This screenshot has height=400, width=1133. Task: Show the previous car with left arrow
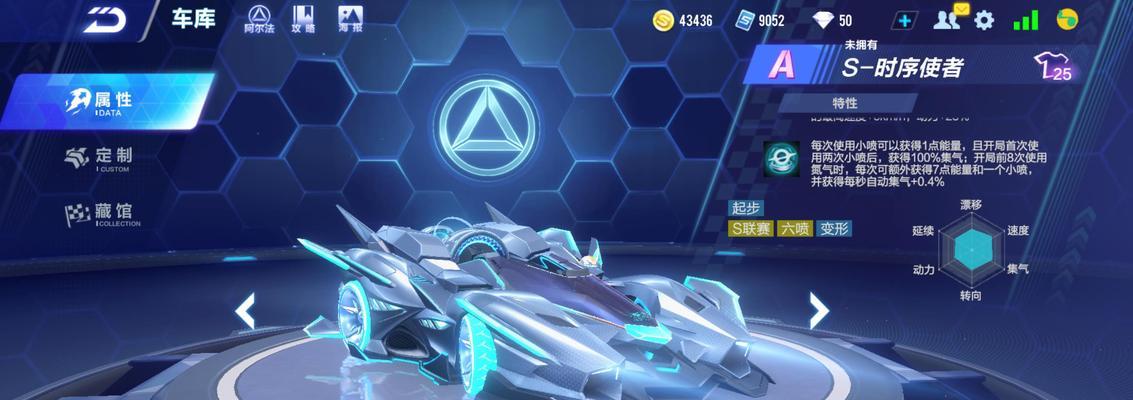point(244,312)
